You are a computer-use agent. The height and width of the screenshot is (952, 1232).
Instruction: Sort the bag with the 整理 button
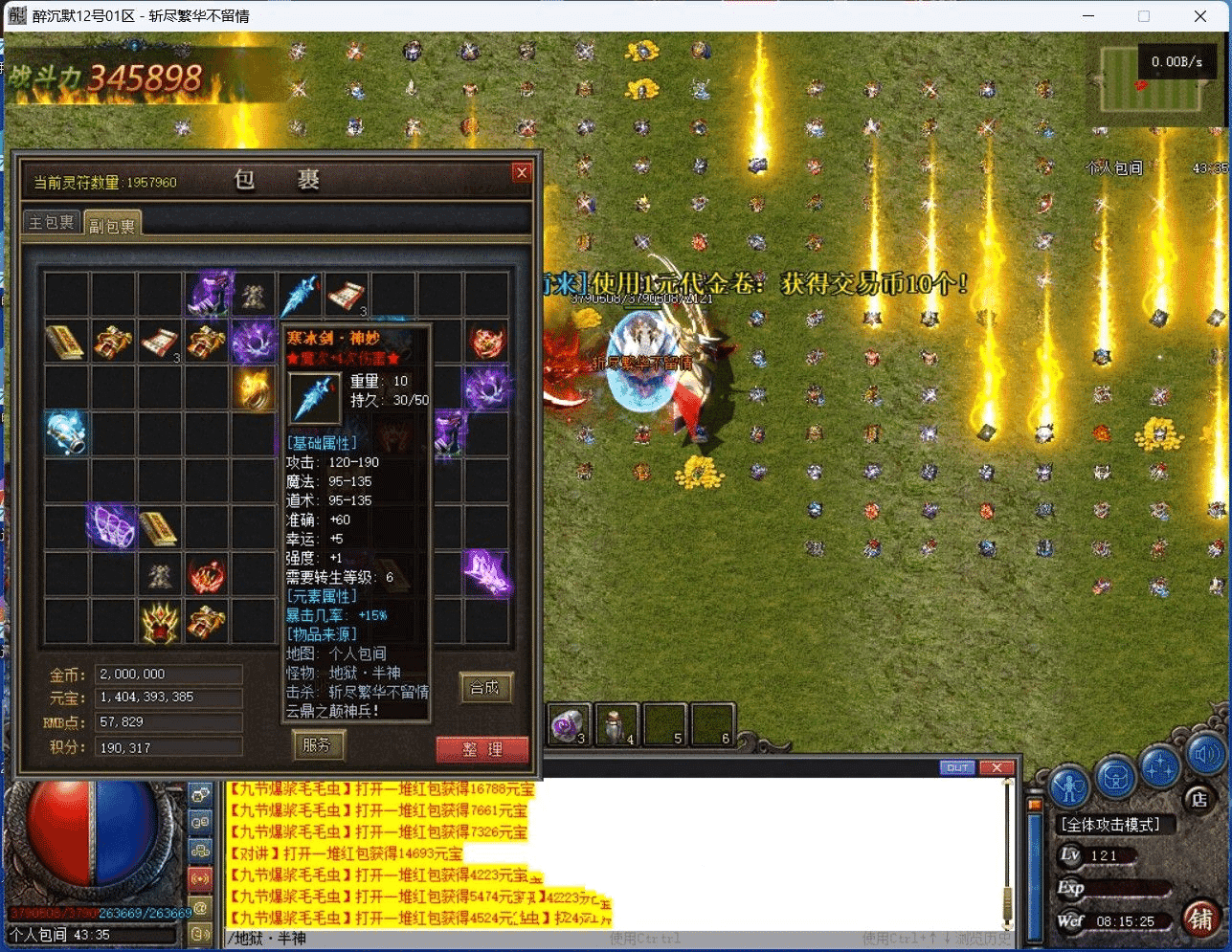(x=482, y=749)
